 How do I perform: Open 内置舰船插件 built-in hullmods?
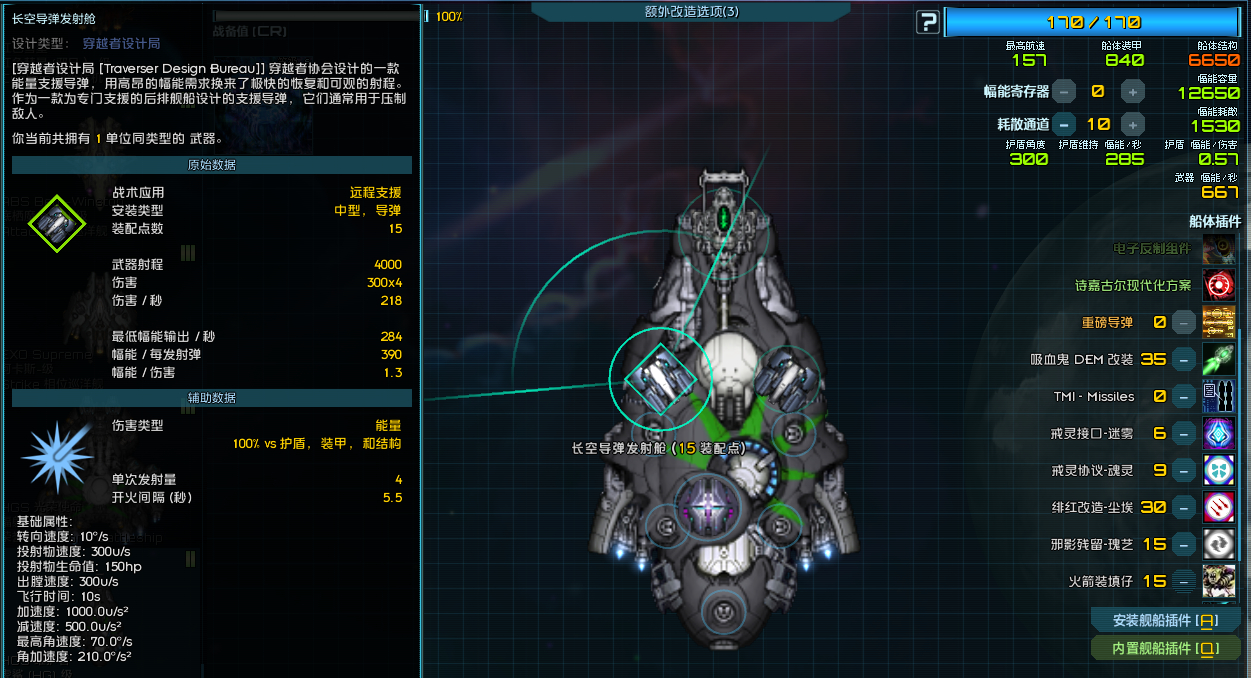pos(1165,649)
